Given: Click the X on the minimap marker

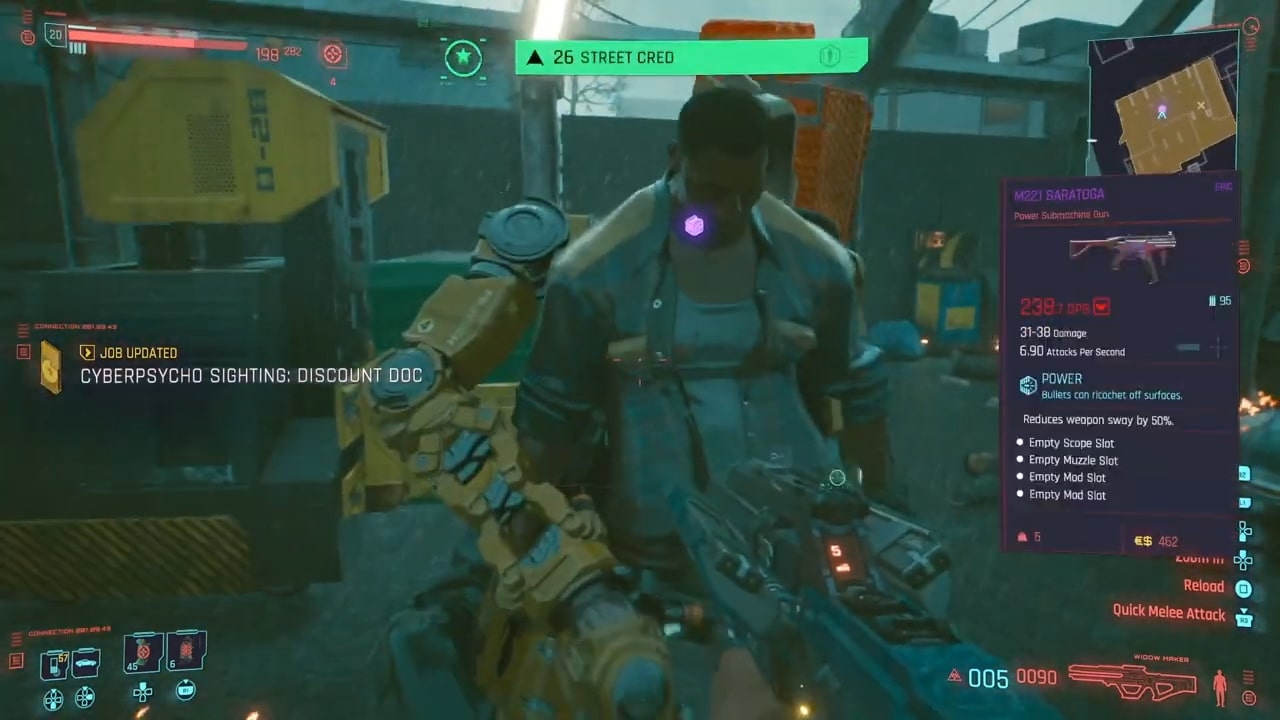Looking at the screenshot, I should [1200, 106].
